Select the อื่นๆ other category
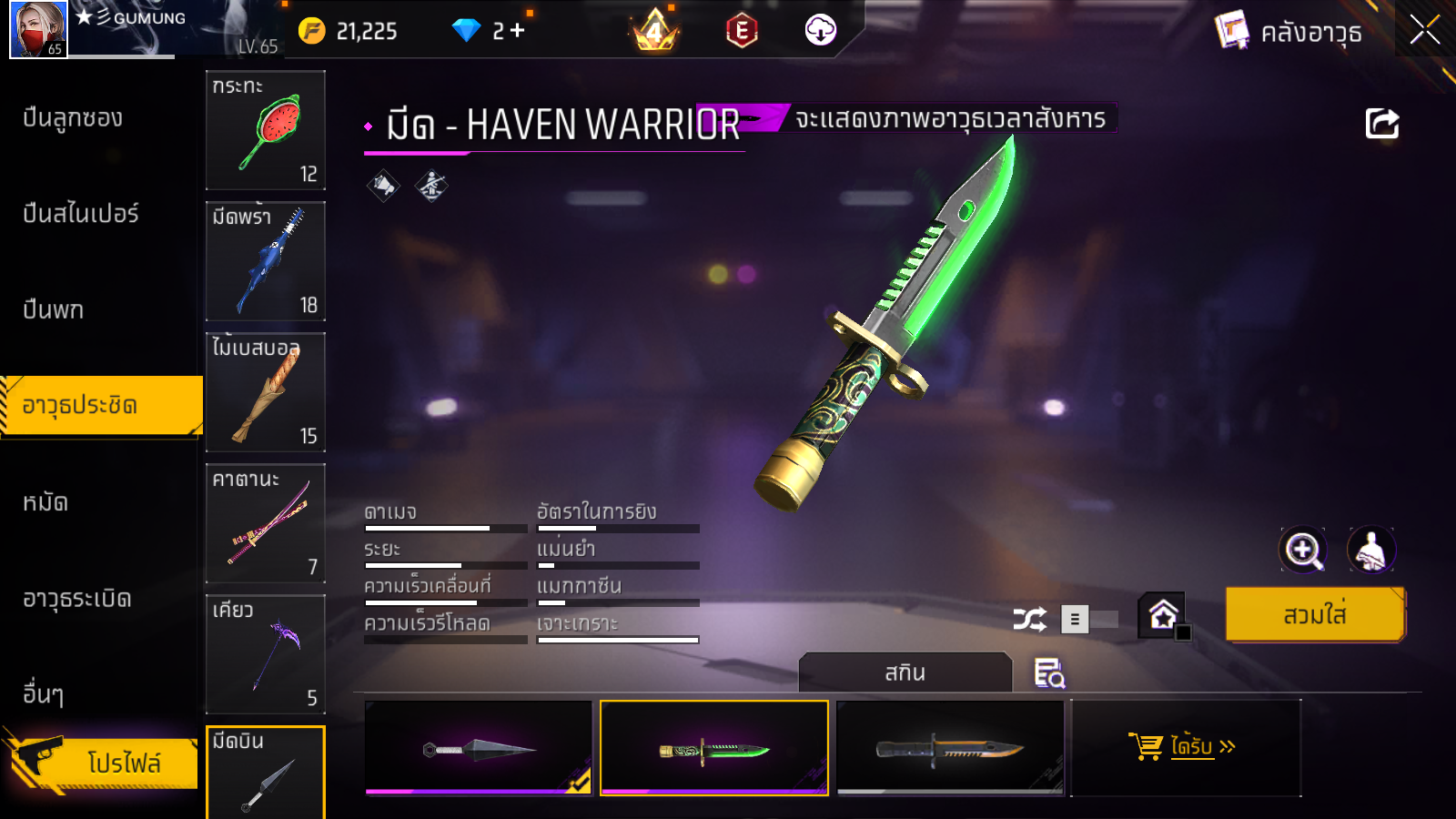 44,694
